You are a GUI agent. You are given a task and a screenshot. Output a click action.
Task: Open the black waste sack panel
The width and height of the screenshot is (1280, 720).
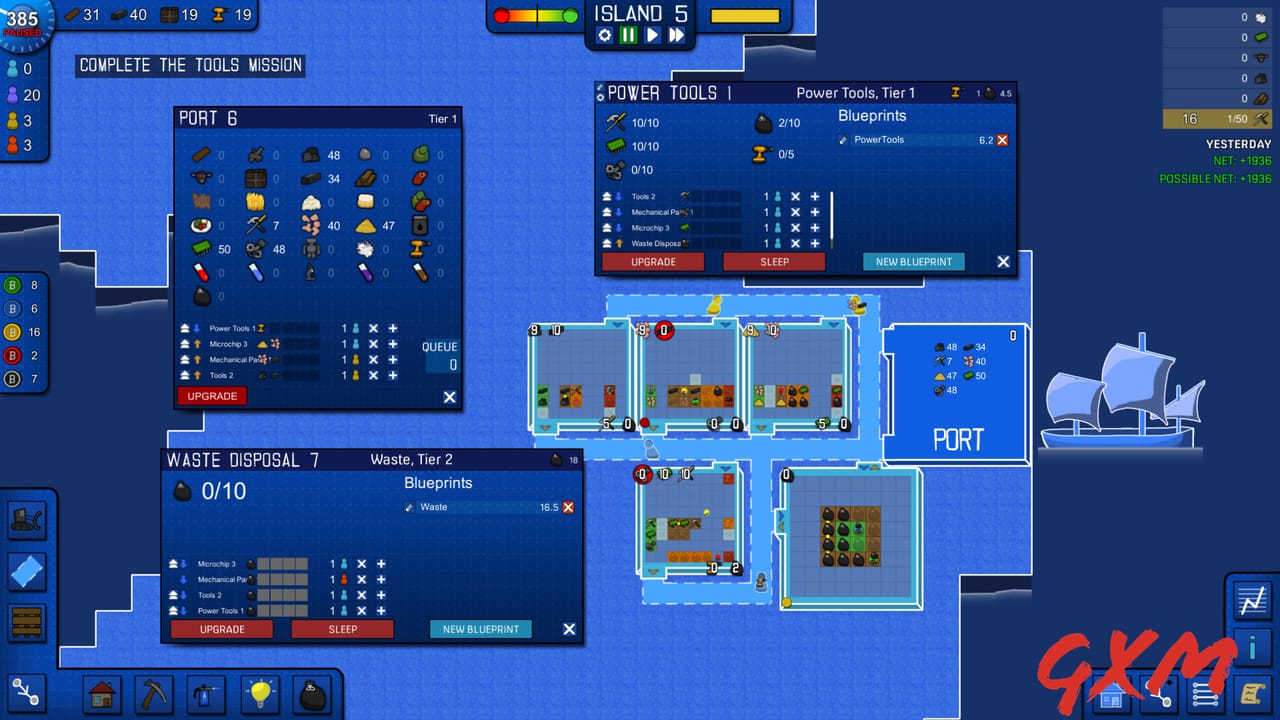(312, 693)
